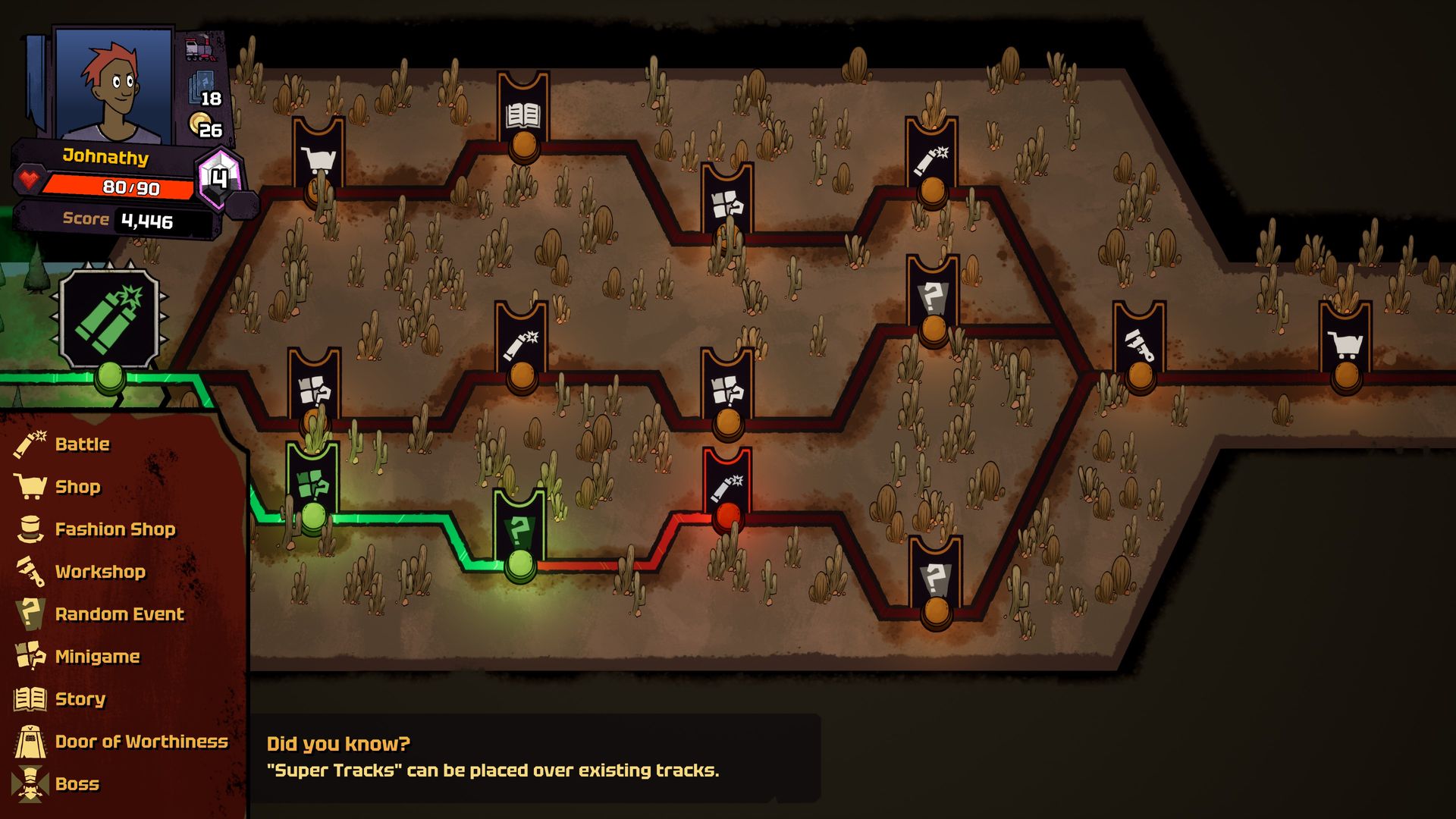
Task: Choose the Workshop entry in the legend
Action: 99,572
